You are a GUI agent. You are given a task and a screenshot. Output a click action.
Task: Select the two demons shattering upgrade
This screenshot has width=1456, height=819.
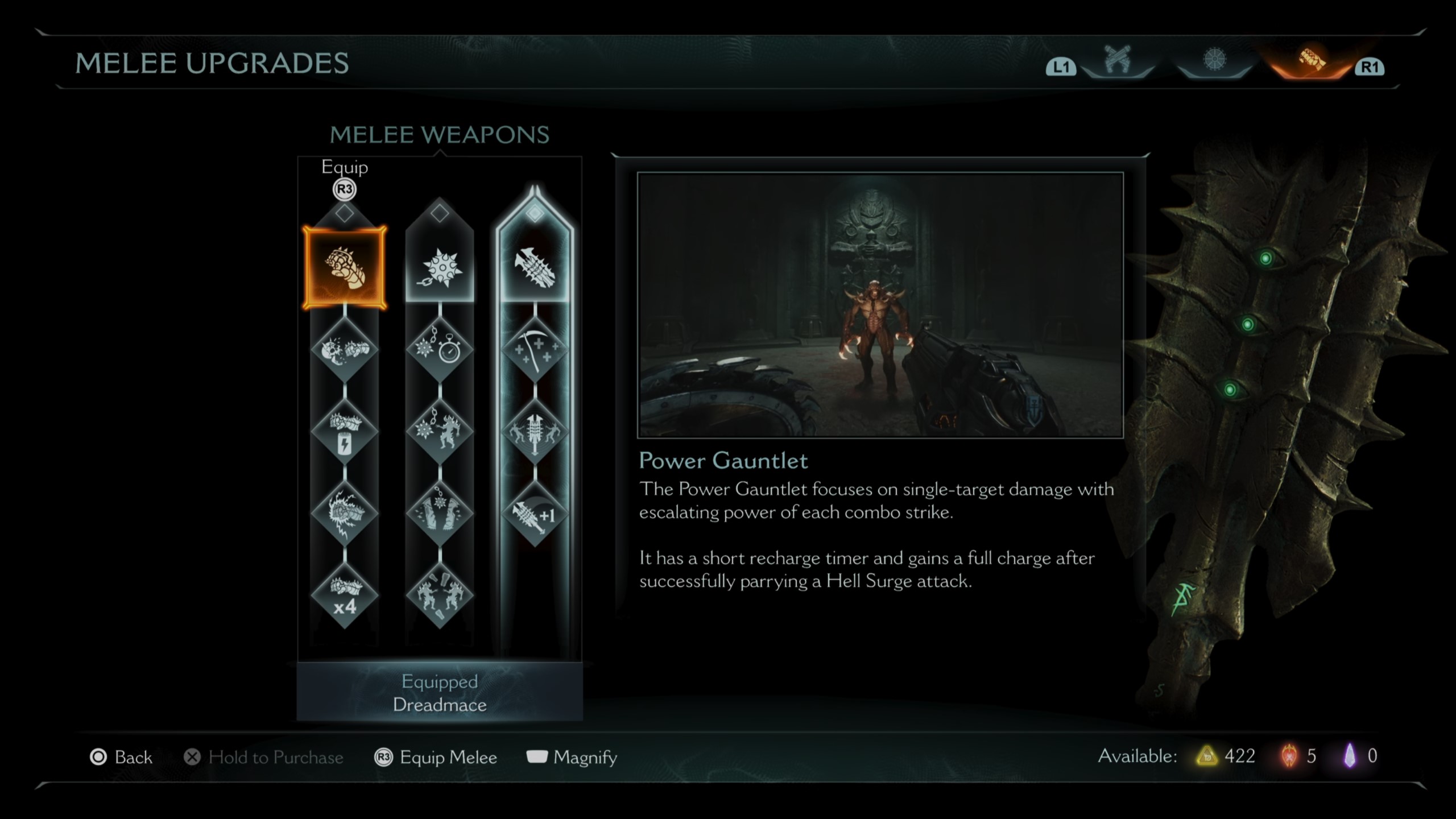[440, 596]
